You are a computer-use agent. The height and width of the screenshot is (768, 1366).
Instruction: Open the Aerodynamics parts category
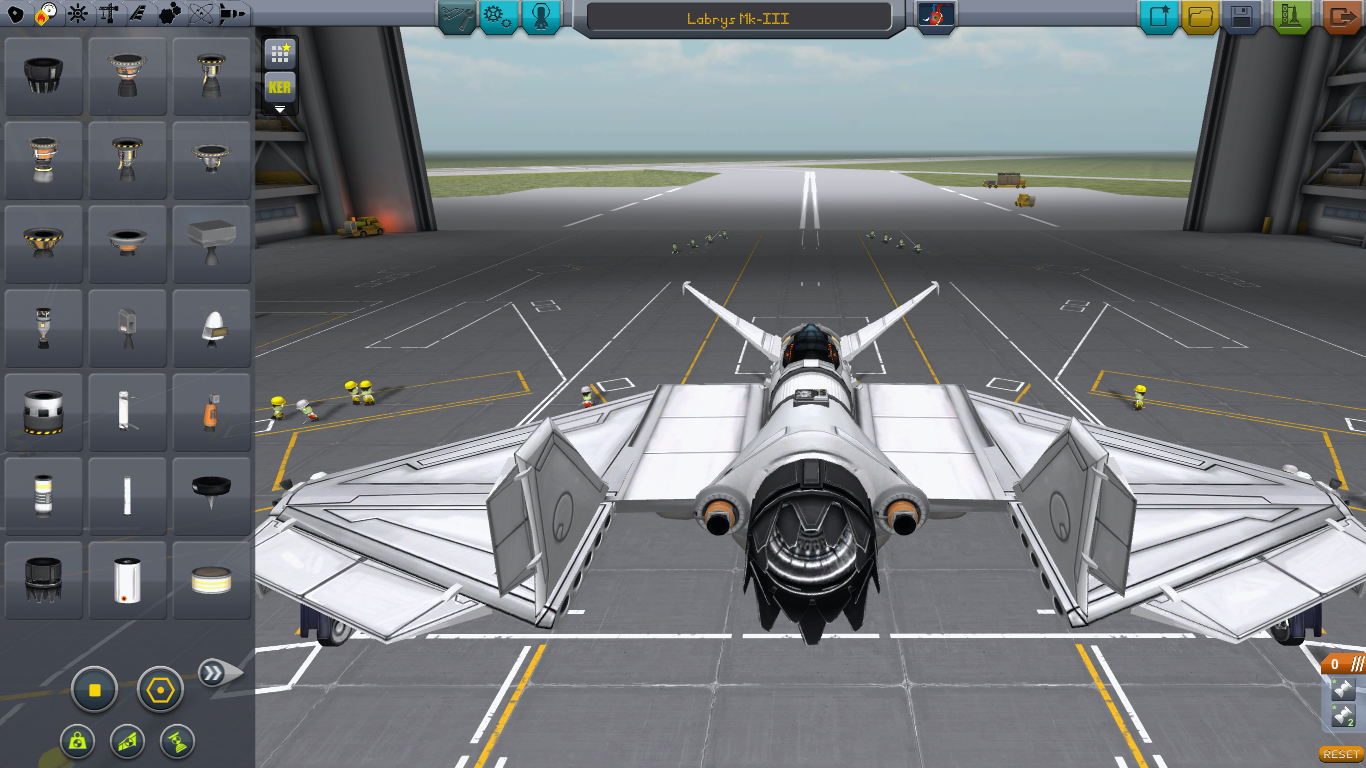137,14
